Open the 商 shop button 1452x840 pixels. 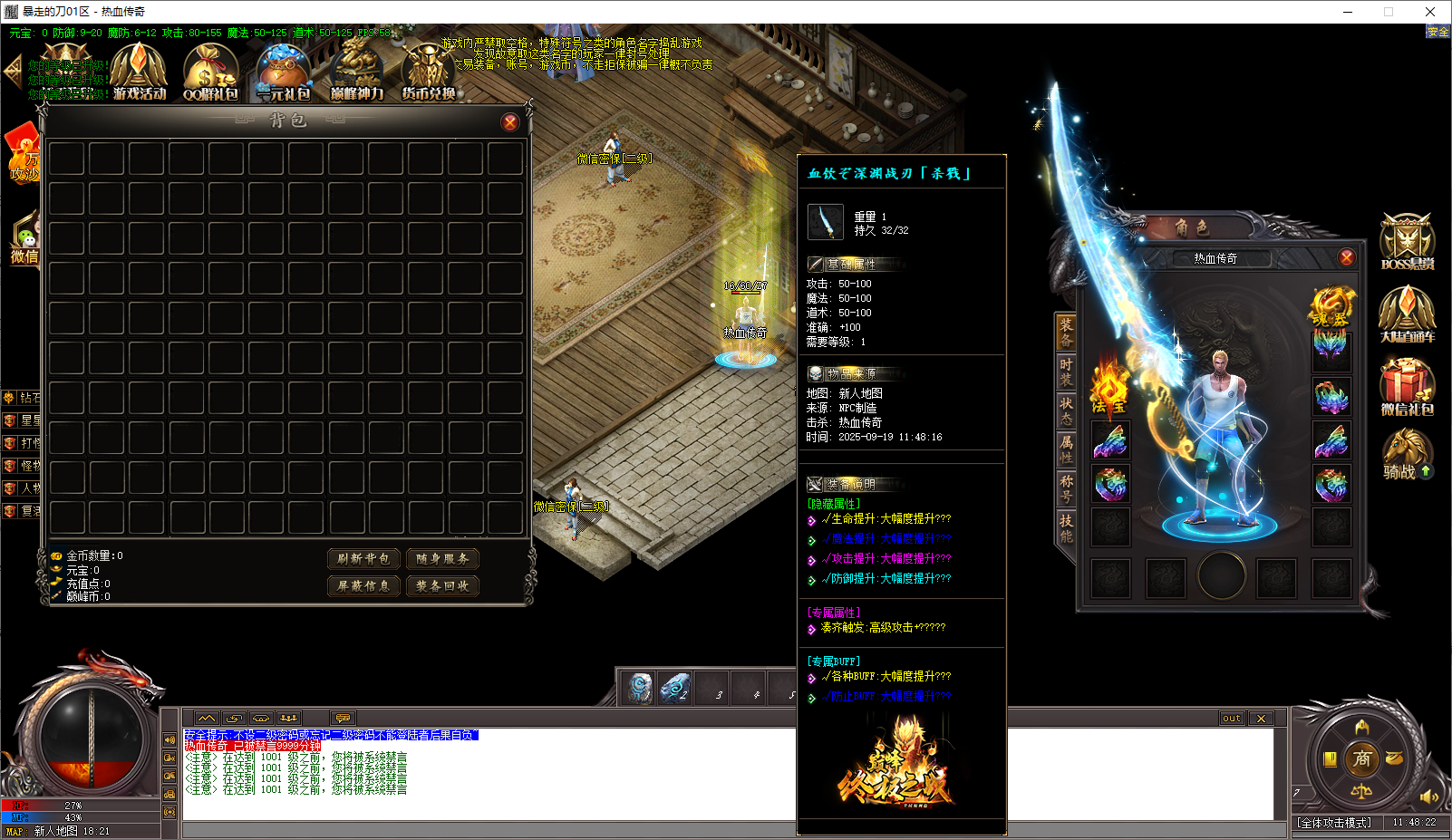tap(1361, 759)
